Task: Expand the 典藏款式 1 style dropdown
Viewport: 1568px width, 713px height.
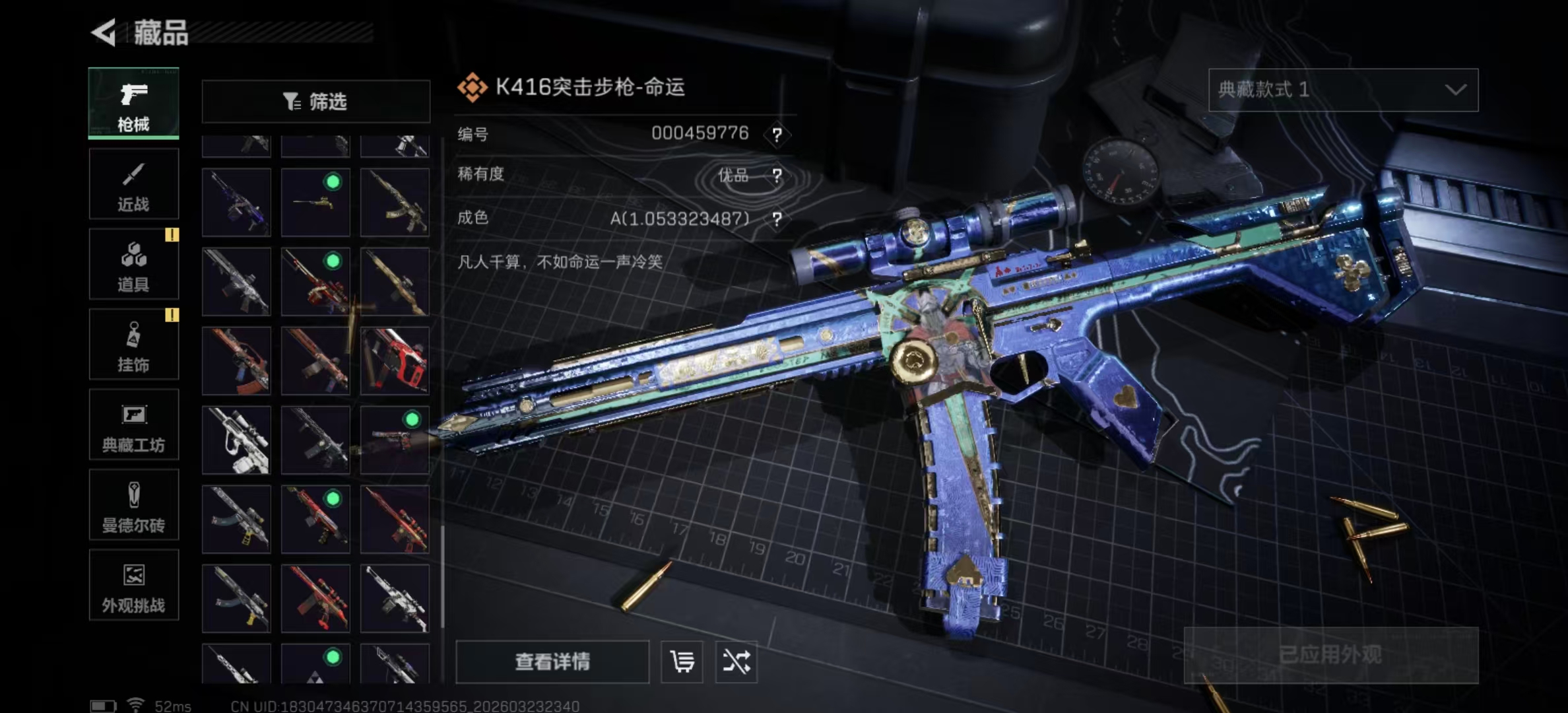Action: pos(1343,90)
